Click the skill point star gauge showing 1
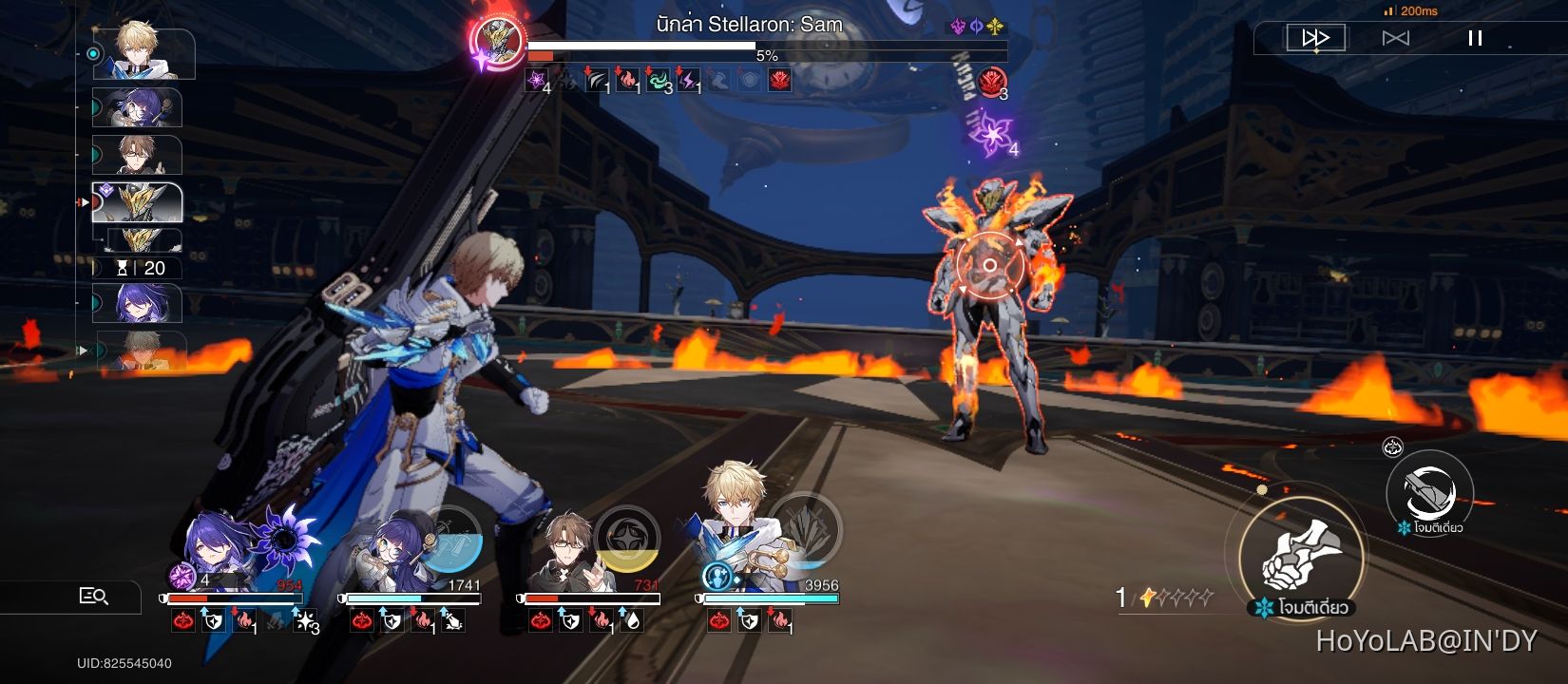Screen dimensions: 1568x684 tap(1161, 595)
